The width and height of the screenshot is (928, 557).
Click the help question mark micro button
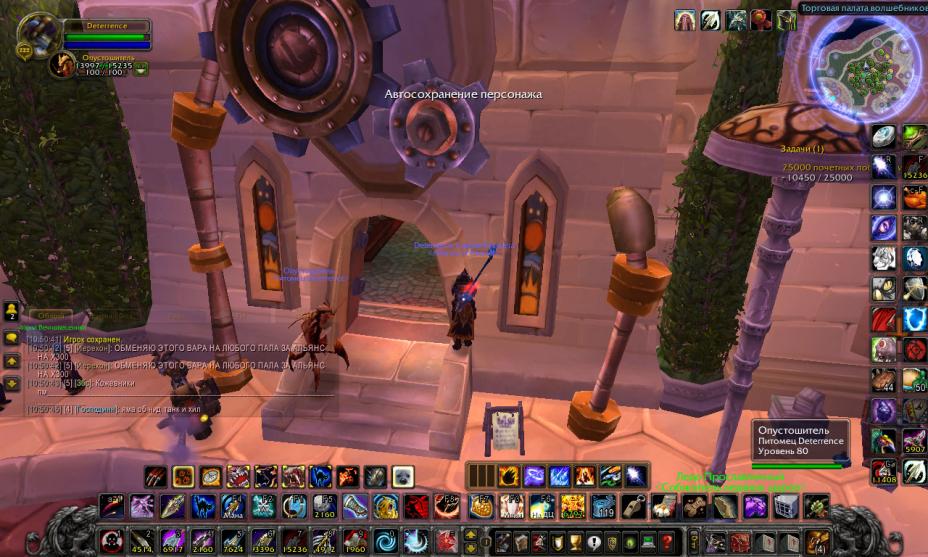[665, 543]
